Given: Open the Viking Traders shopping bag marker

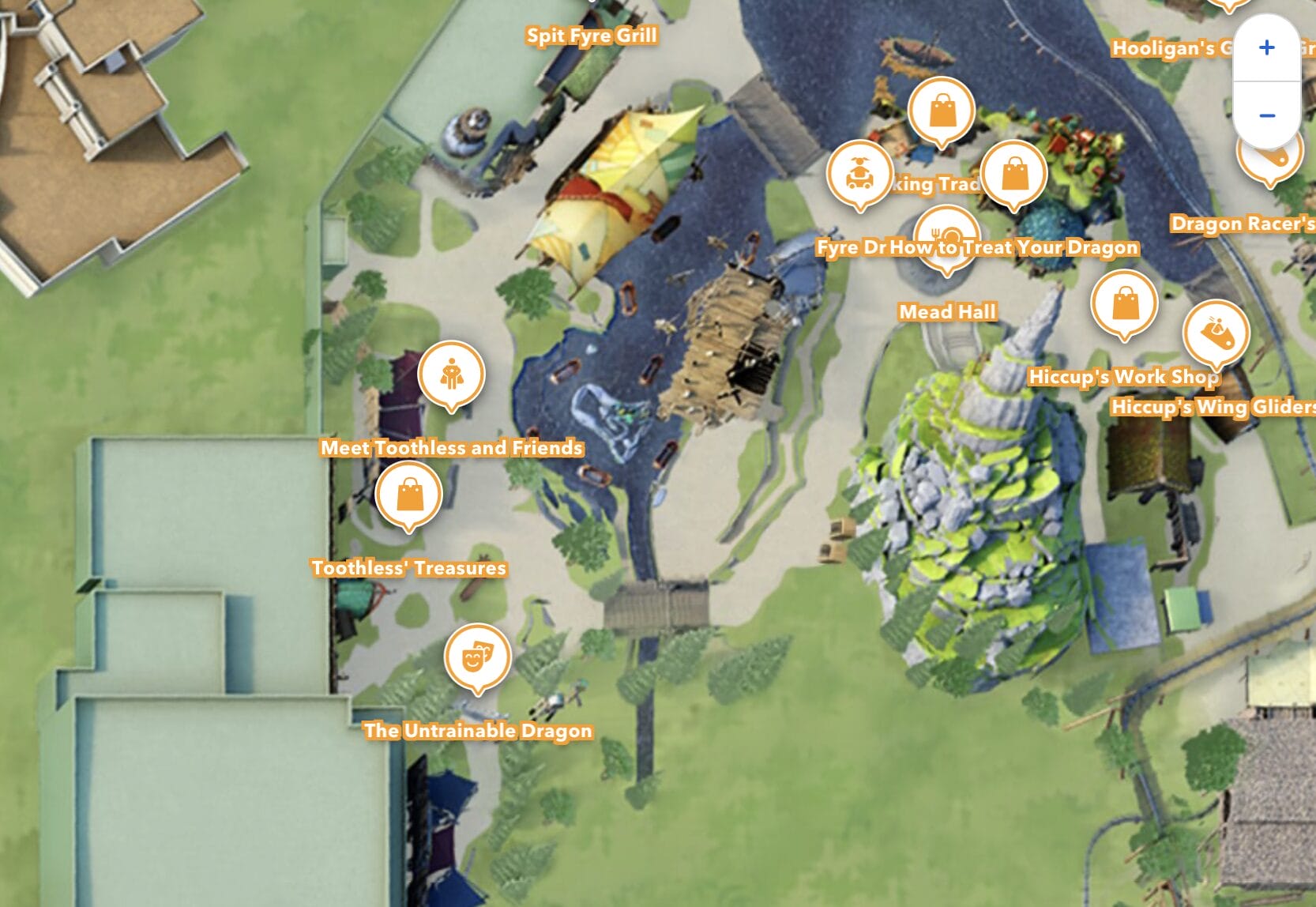Looking at the screenshot, I should pos(941,111).
